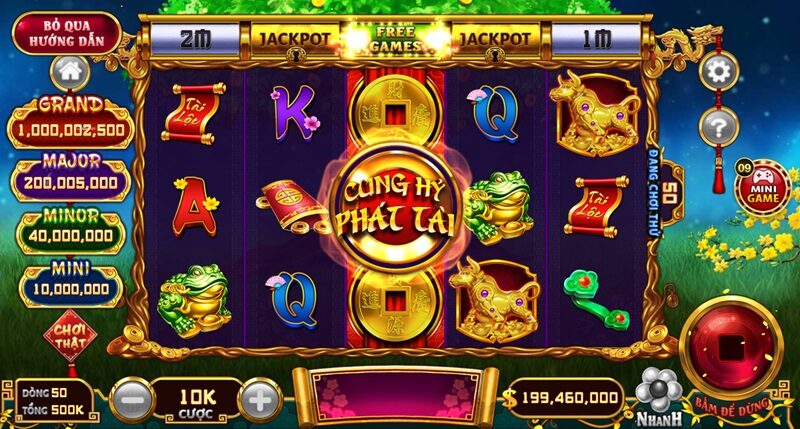Screen dimensions: 800x429
Task: Click the Bỏ Qua Hướng Dẫn skip button
Action: point(67,33)
